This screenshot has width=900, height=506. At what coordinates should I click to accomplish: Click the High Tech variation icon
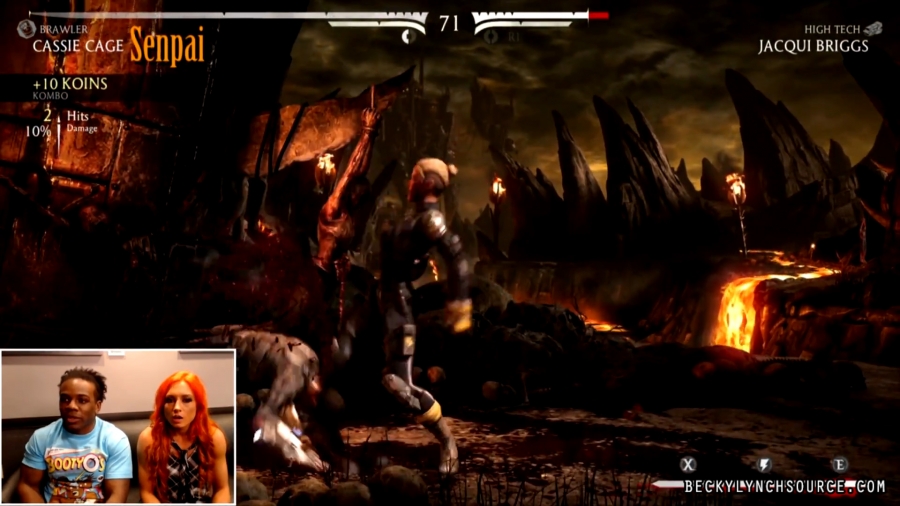pyautogui.click(x=873, y=29)
